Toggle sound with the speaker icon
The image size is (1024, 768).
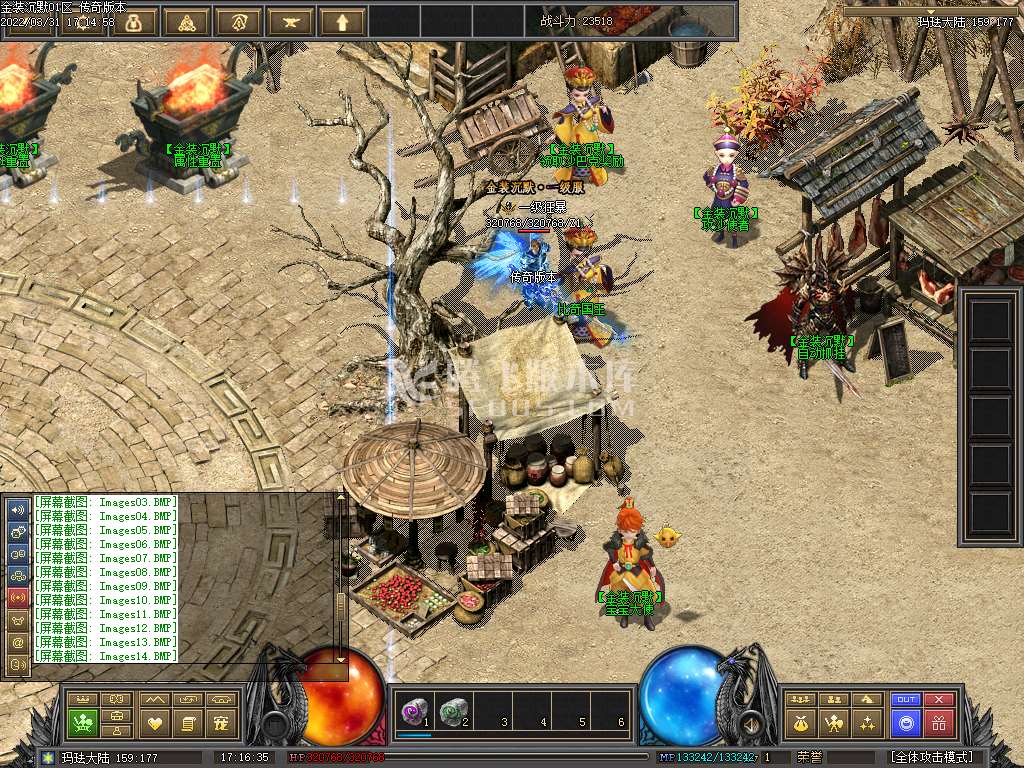(18, 509)
